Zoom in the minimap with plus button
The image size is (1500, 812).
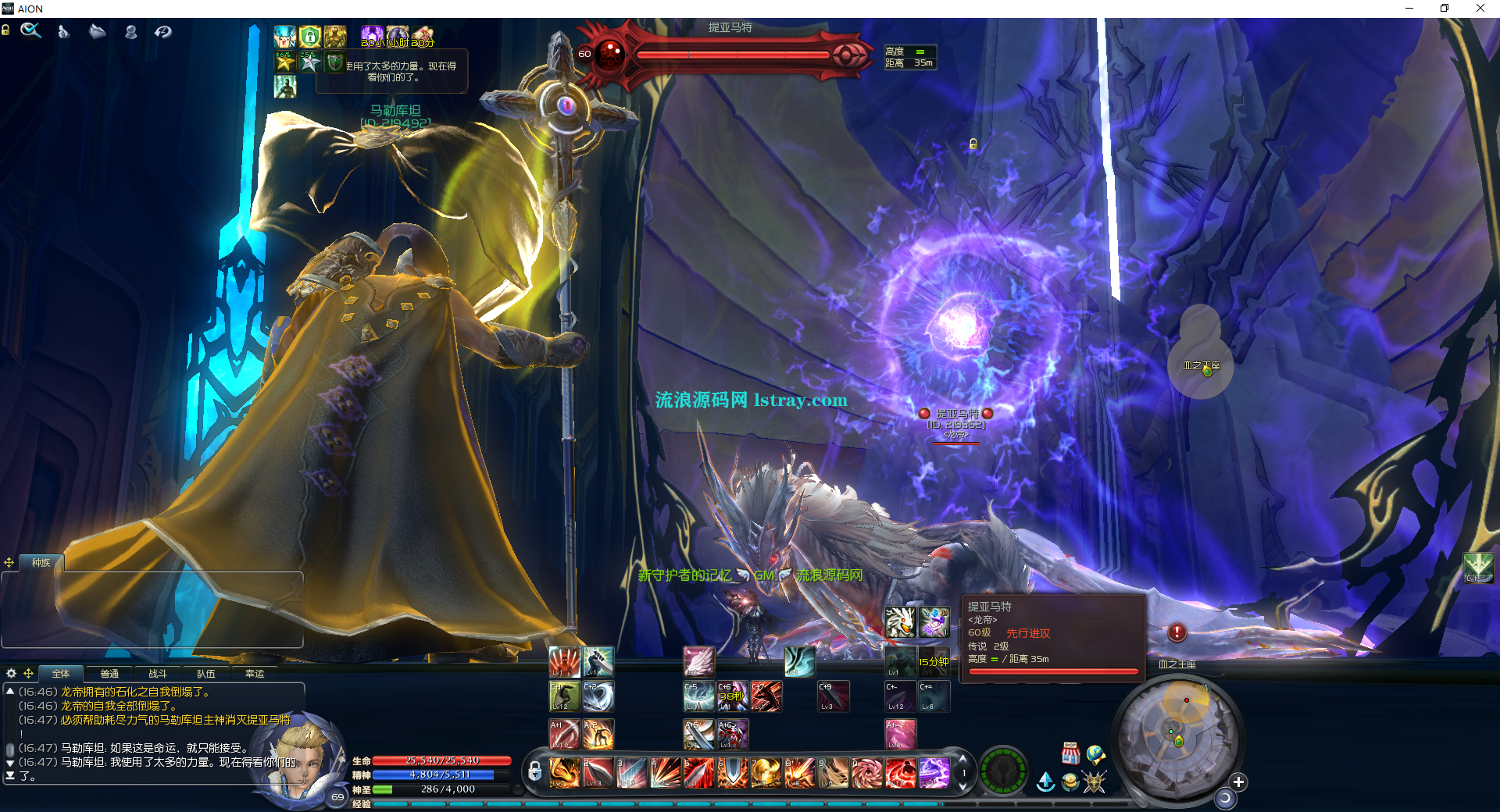coord(1238,782)
